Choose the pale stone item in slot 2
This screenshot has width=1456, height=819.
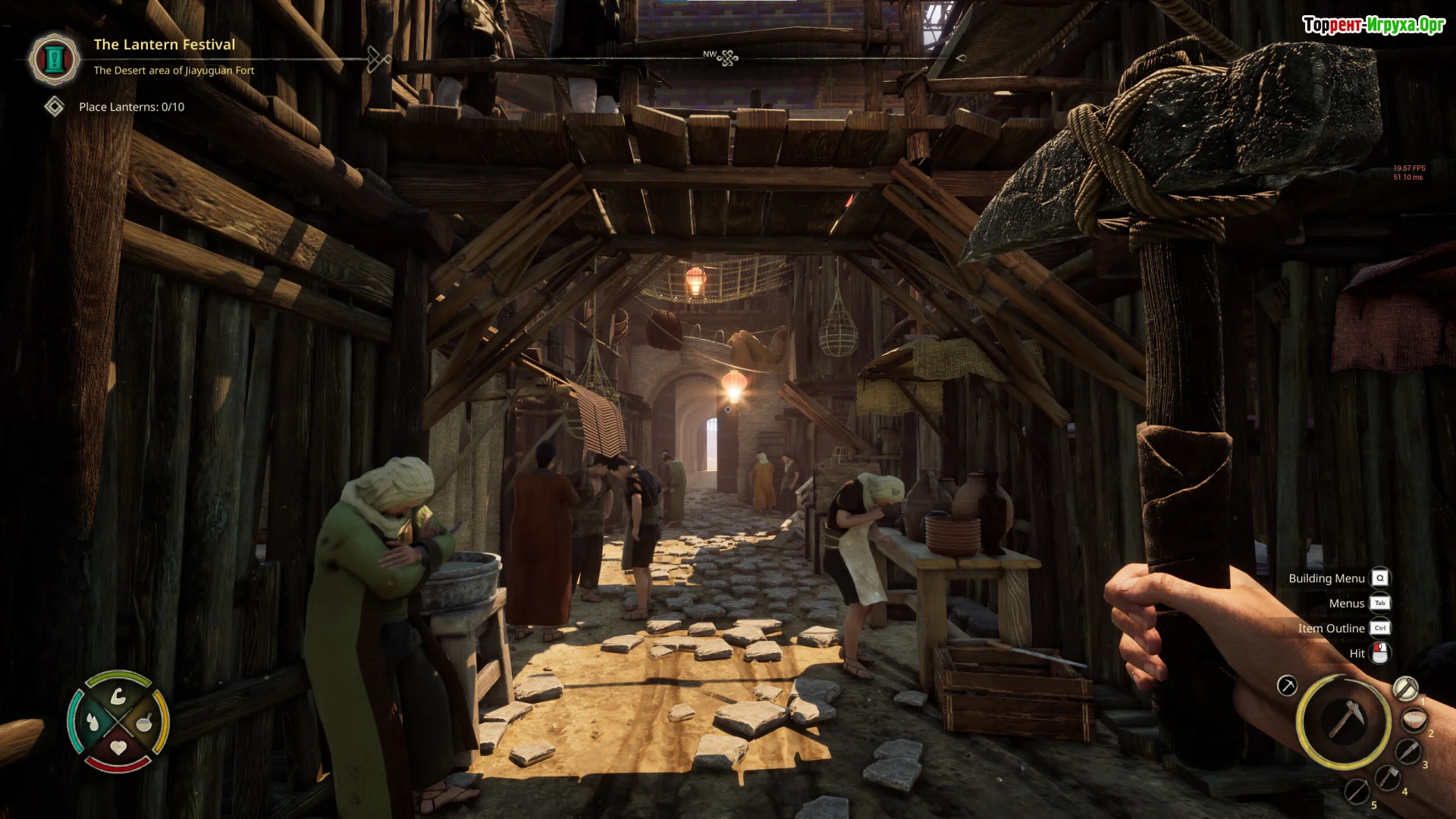point(1414,720)
